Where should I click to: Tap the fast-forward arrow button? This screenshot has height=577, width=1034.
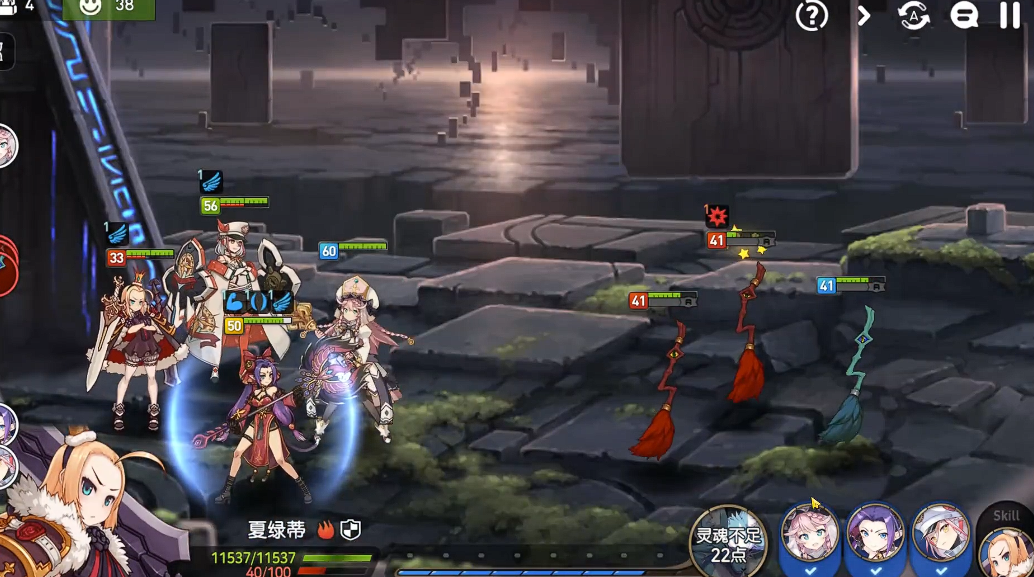point(864,15)
